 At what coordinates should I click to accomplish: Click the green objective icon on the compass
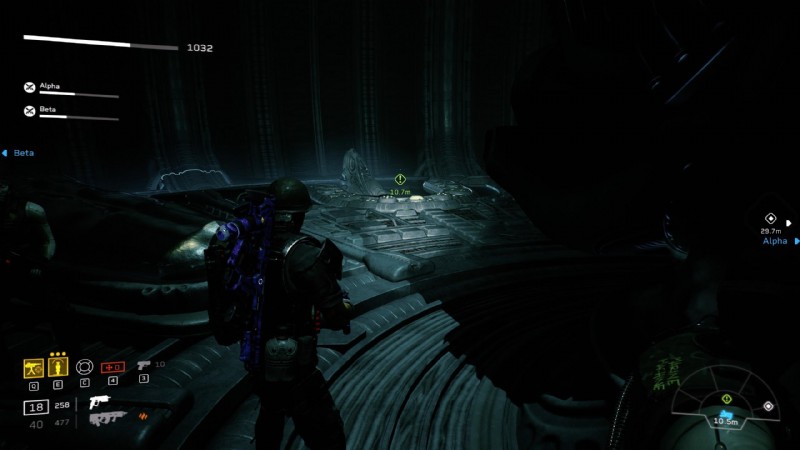click(x=727, y=399)
